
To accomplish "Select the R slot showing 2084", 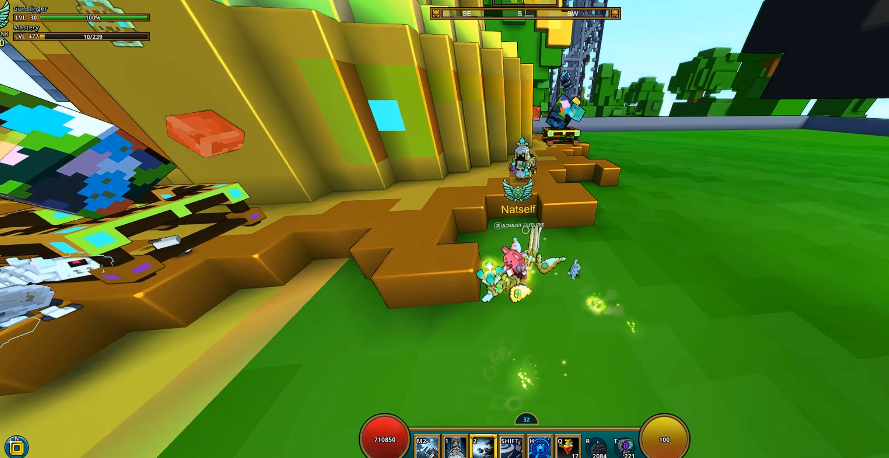I will coord(599,446).
